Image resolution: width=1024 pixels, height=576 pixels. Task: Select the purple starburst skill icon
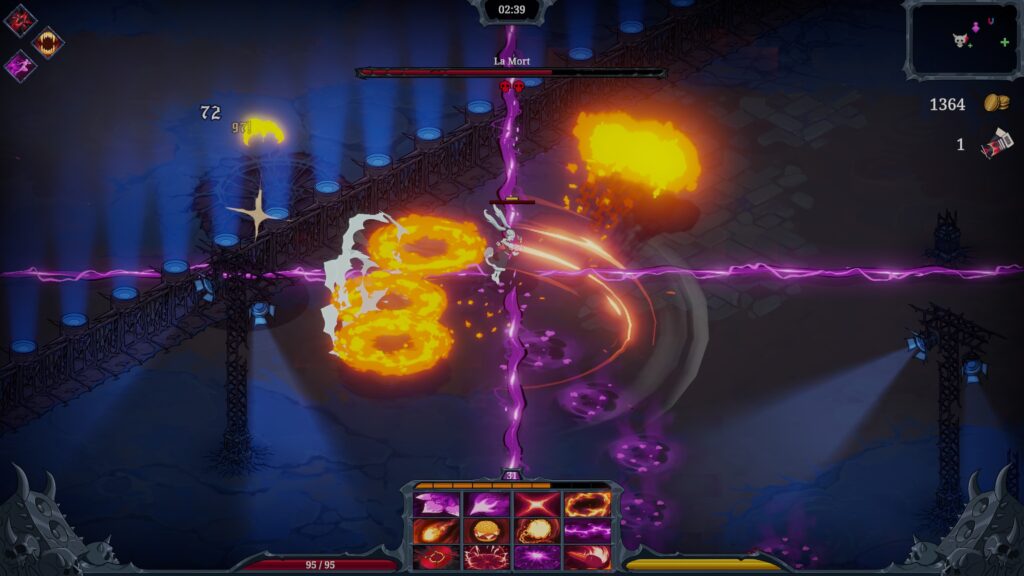pyautogui.click(x=537, y=556)
